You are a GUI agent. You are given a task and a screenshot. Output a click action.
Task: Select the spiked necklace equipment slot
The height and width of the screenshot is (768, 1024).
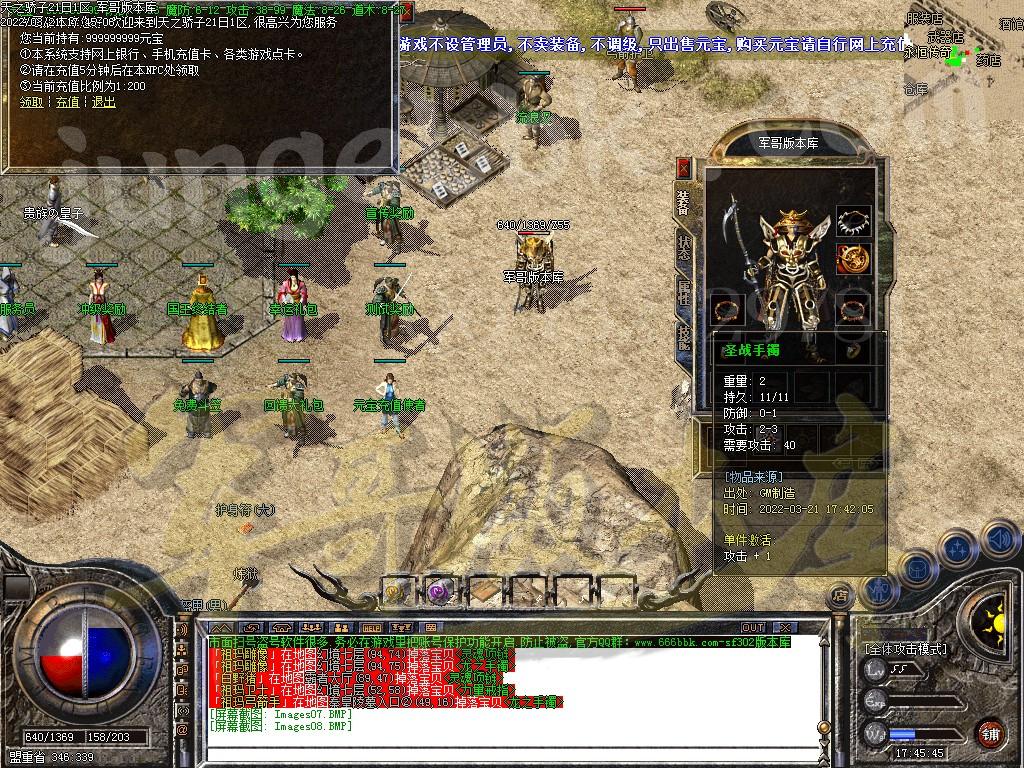853,221
